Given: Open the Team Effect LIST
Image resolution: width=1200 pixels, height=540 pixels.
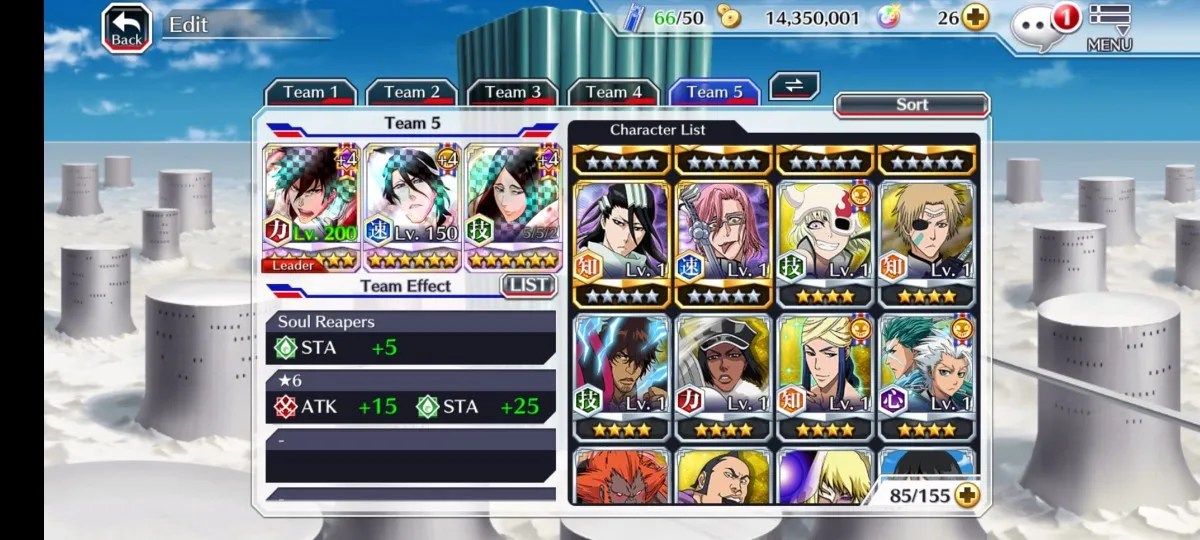Looking at the screenshot, I should (x=527, y=285).
